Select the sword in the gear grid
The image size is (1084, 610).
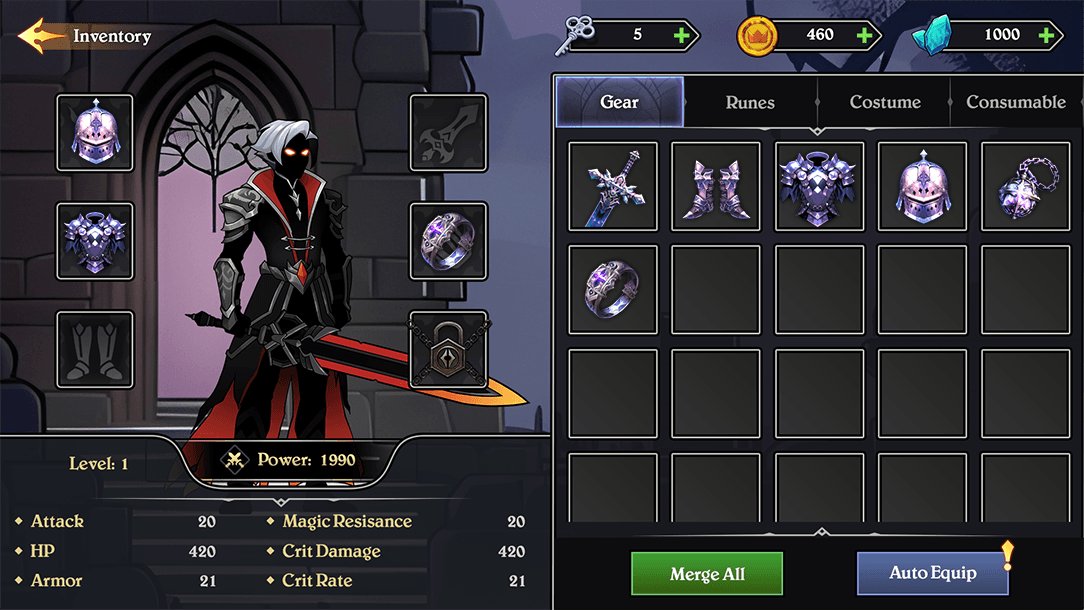pos(613,186)
